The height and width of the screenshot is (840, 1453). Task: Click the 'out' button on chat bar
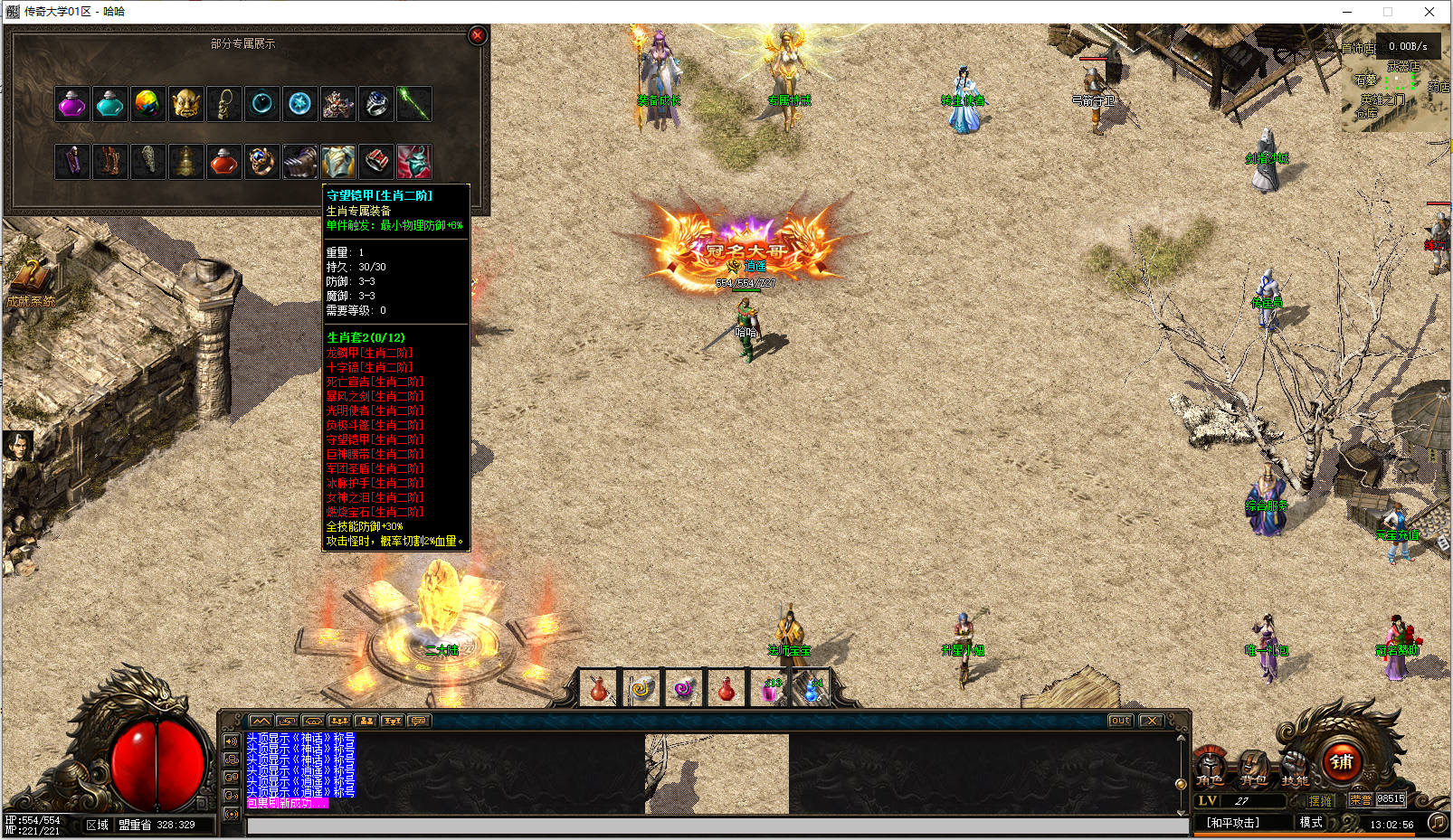(1120, 721)
